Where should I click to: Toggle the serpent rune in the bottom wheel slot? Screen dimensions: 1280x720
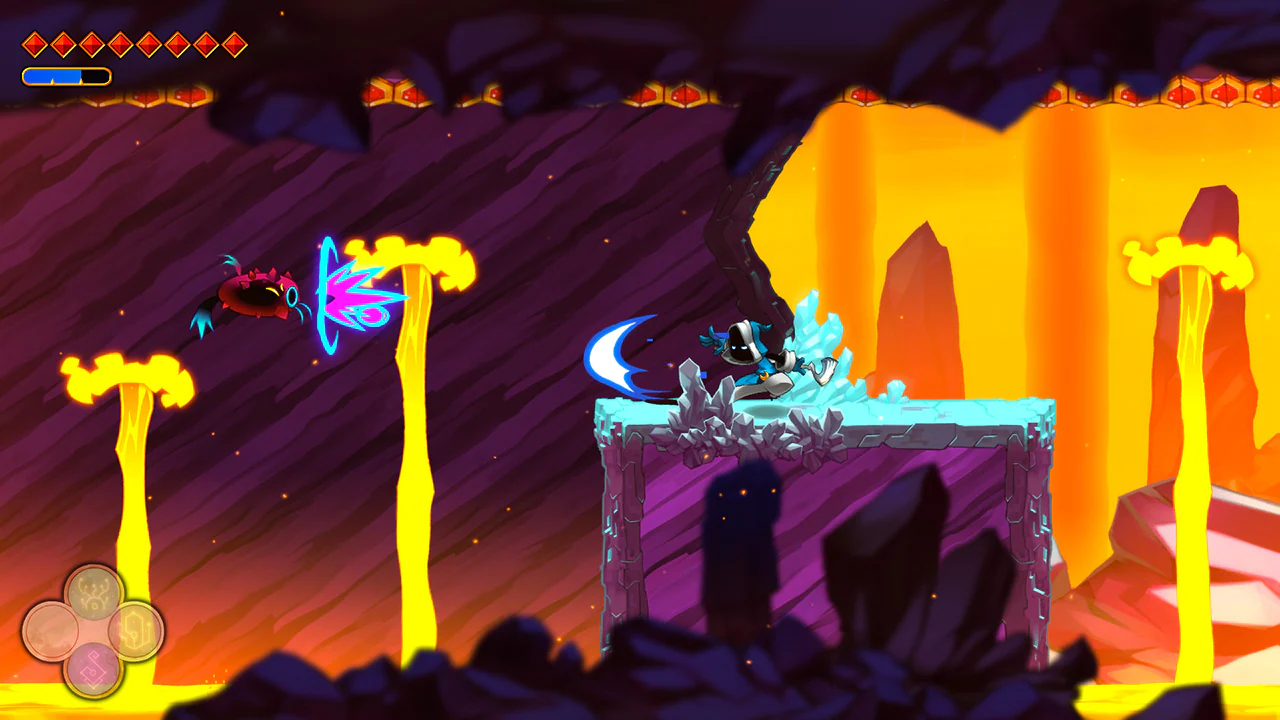94,668
